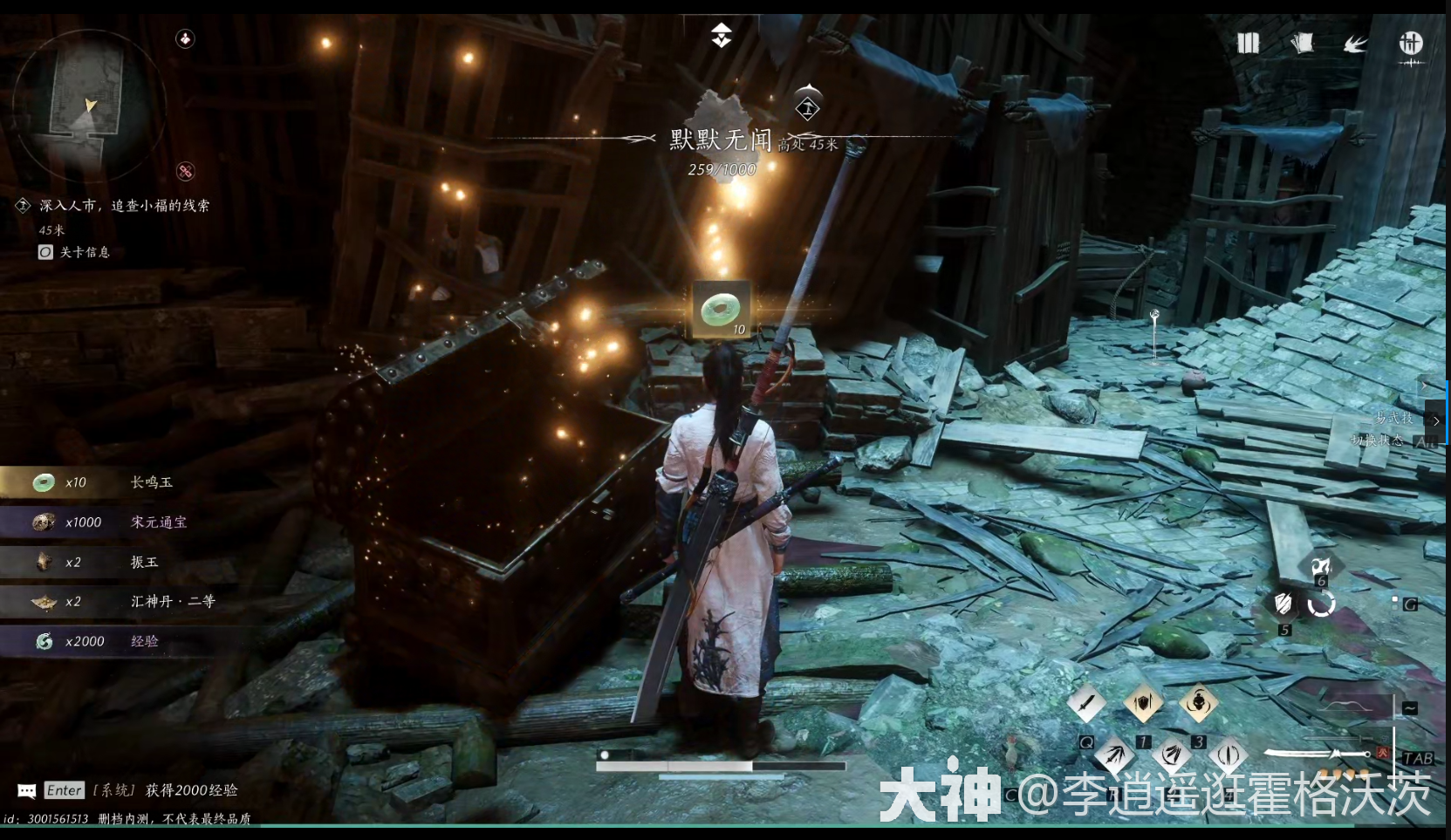Expand the 易武技 side panel chevron
Viewport: 1451px width, 840px height.
tap(1435, 420)
